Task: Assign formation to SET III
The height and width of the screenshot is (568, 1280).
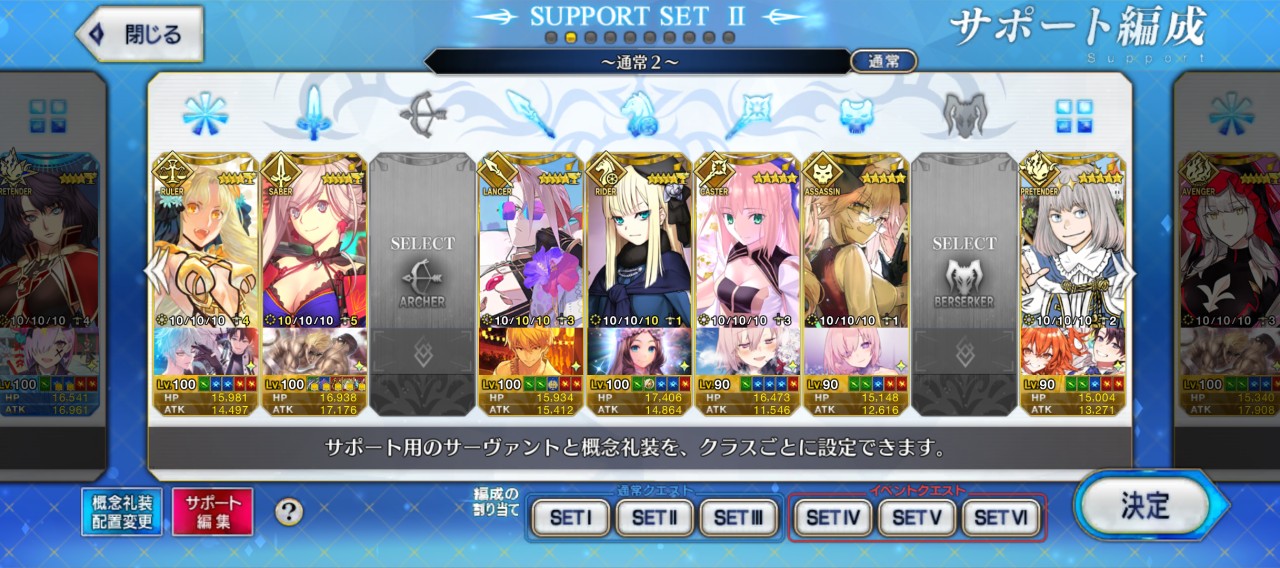Action: [x=738, y=518]
